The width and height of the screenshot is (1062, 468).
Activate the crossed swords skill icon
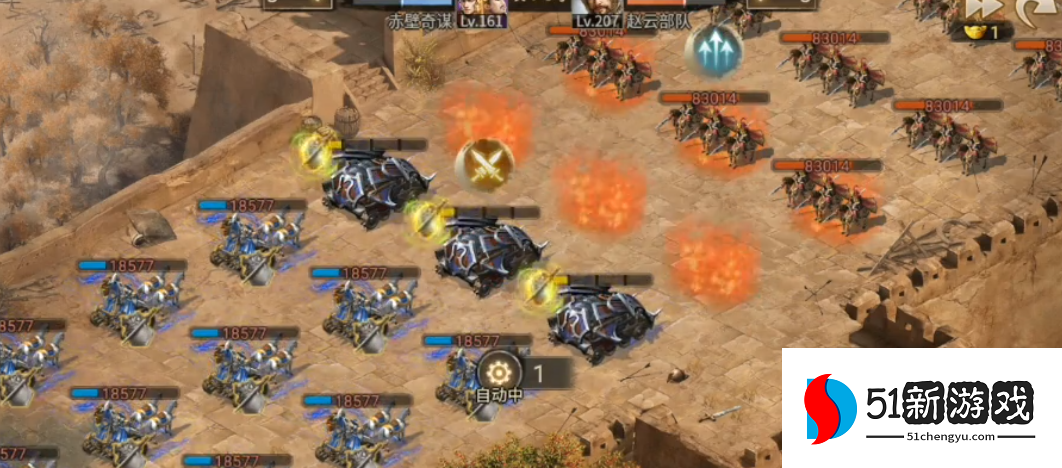click(485, 163)
